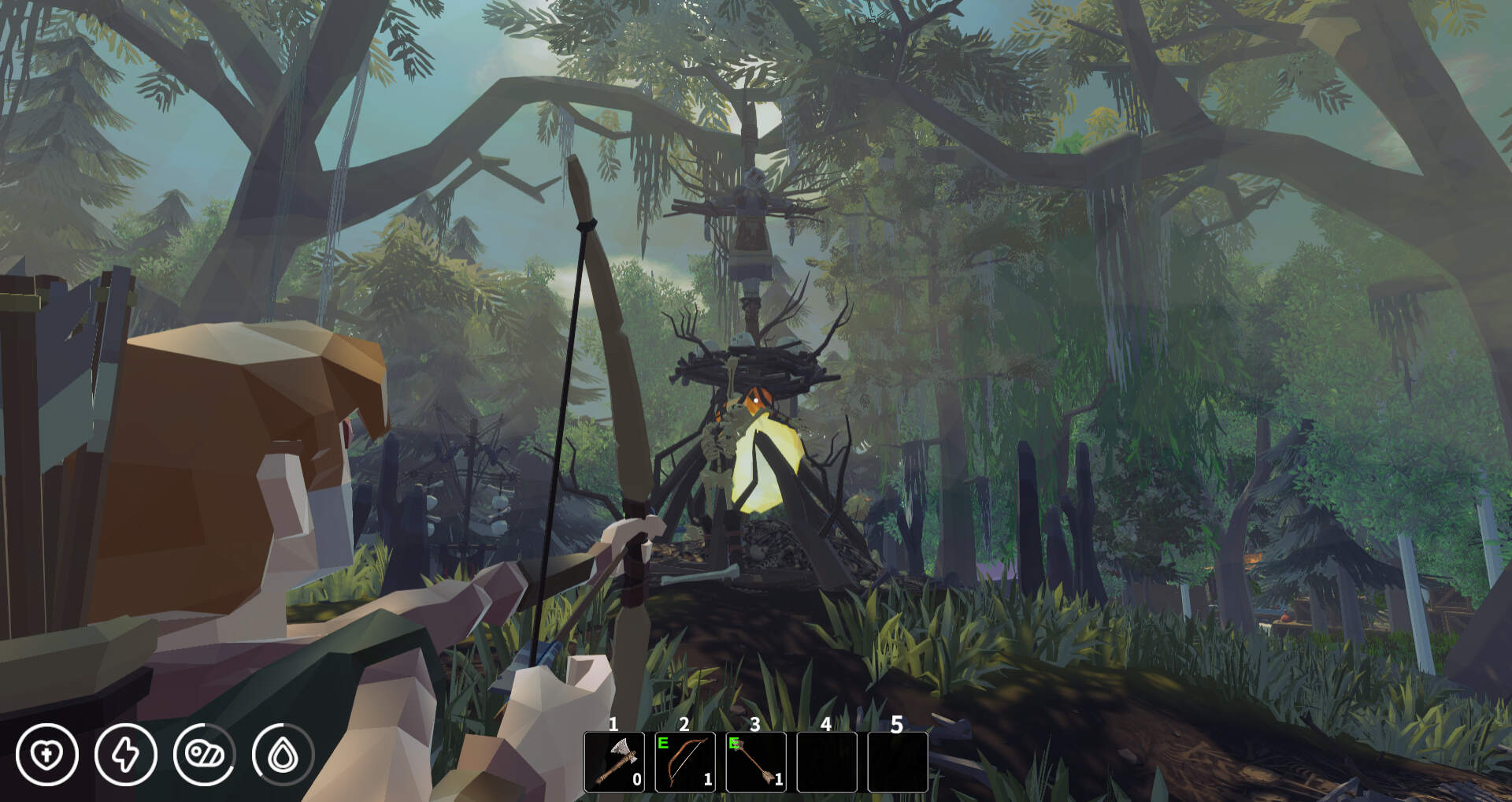
Task: Click the heart health status icon
Action: coord(47,755)
